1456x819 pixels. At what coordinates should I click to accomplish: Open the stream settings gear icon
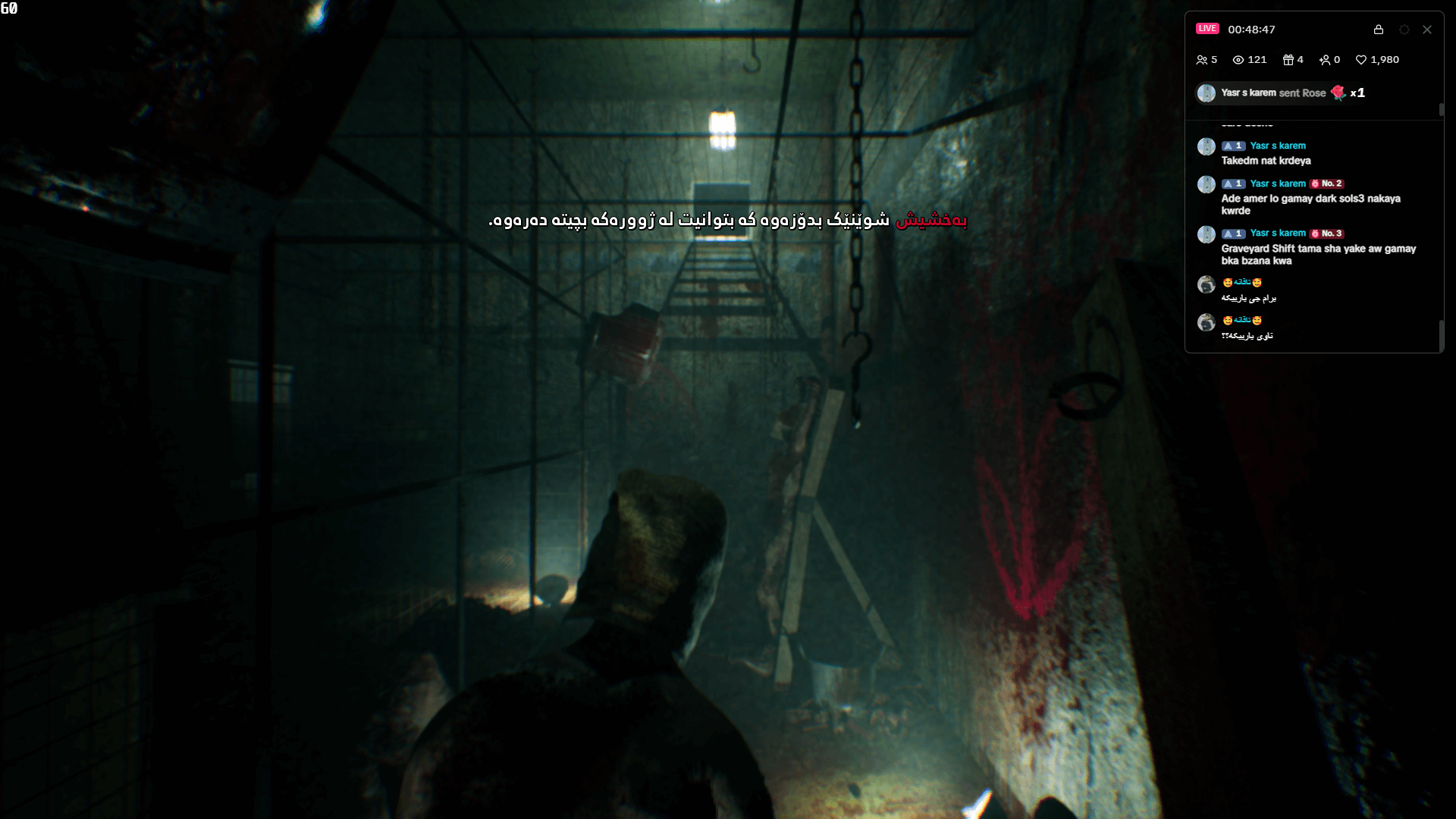click(1404, 30)
